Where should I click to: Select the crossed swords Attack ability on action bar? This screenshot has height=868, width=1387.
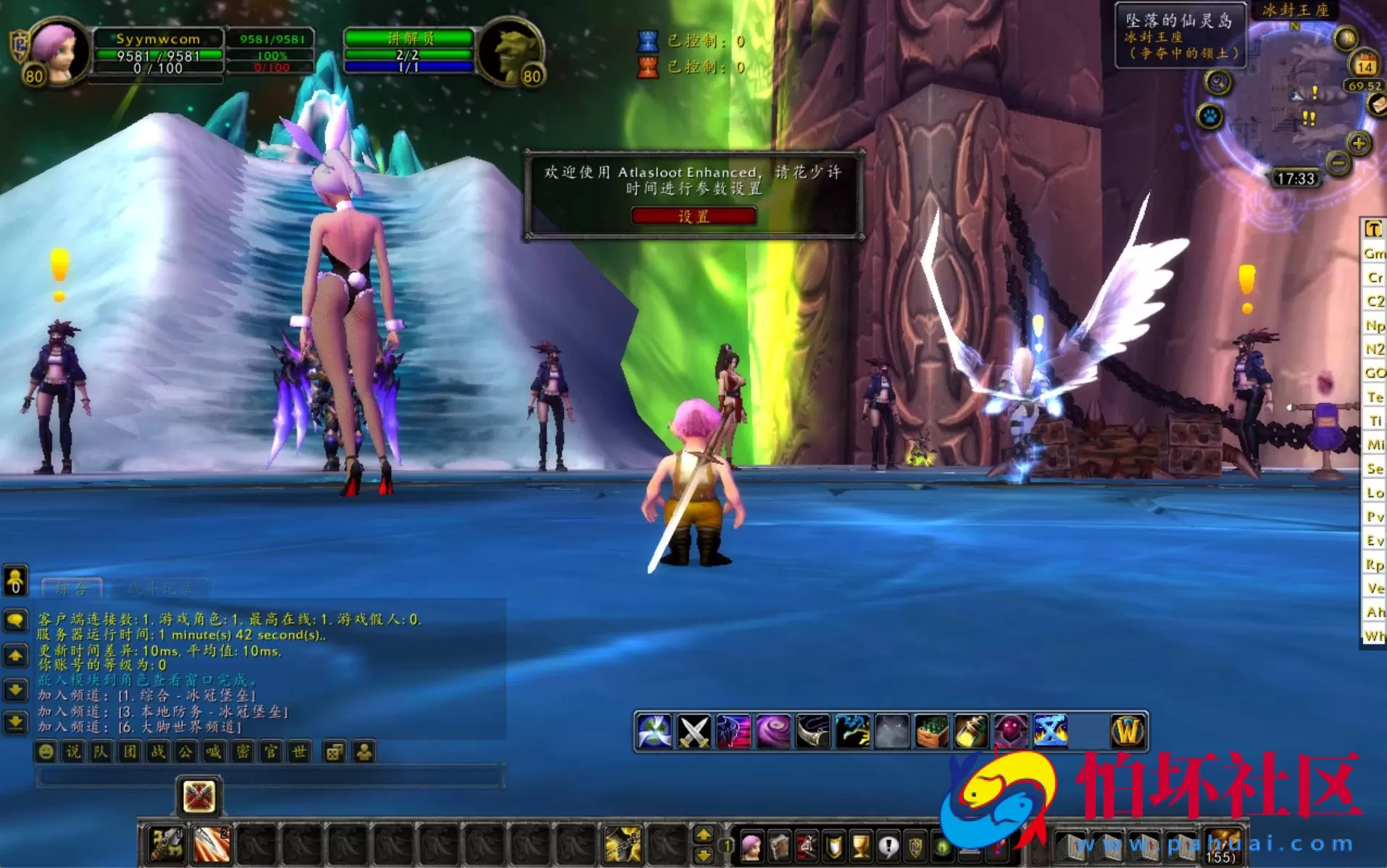click(694, 731)
